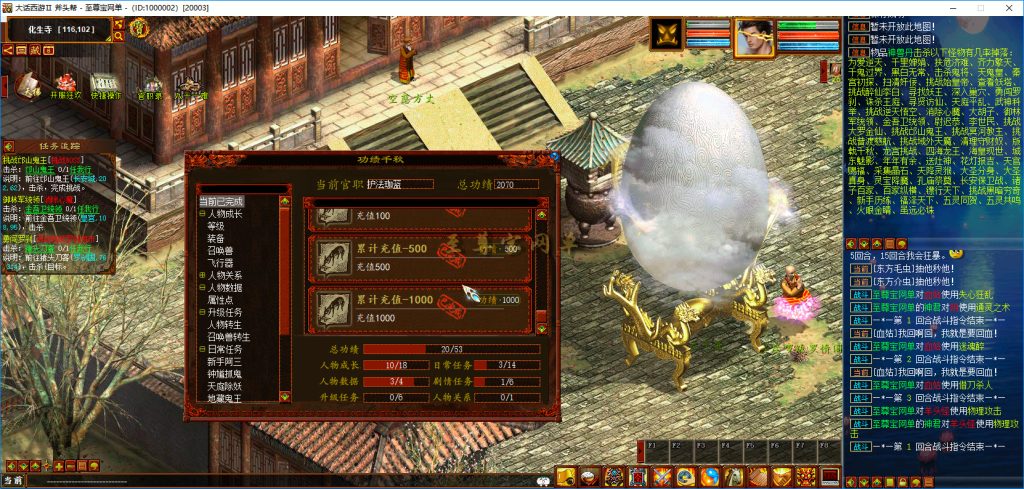Close the 功绩千秋 window
The height and width of the screenshot is (489, 1024).
click(553, 156)
